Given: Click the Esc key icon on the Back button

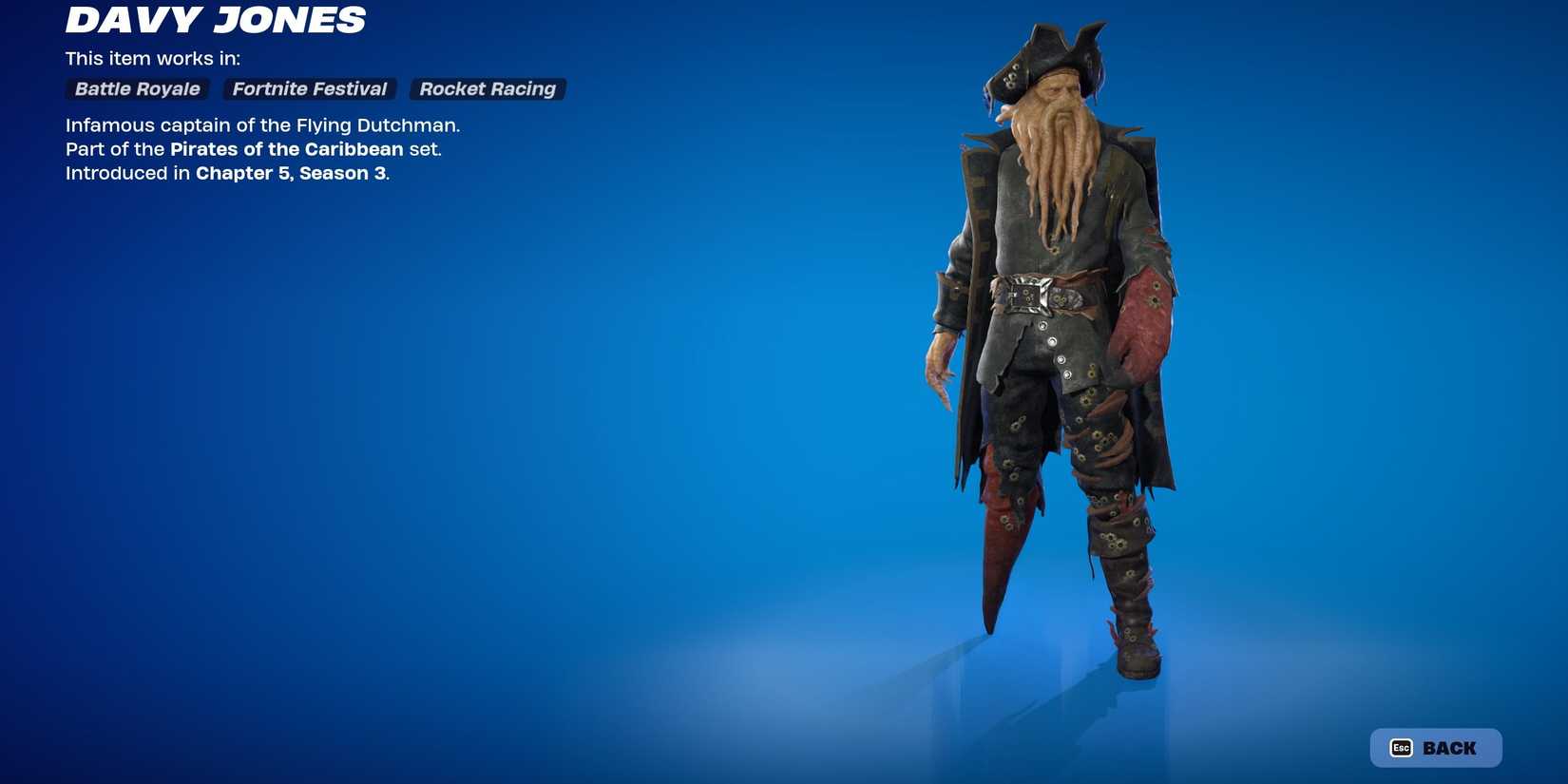Looking at the screenshot, I should (1402, 747).
